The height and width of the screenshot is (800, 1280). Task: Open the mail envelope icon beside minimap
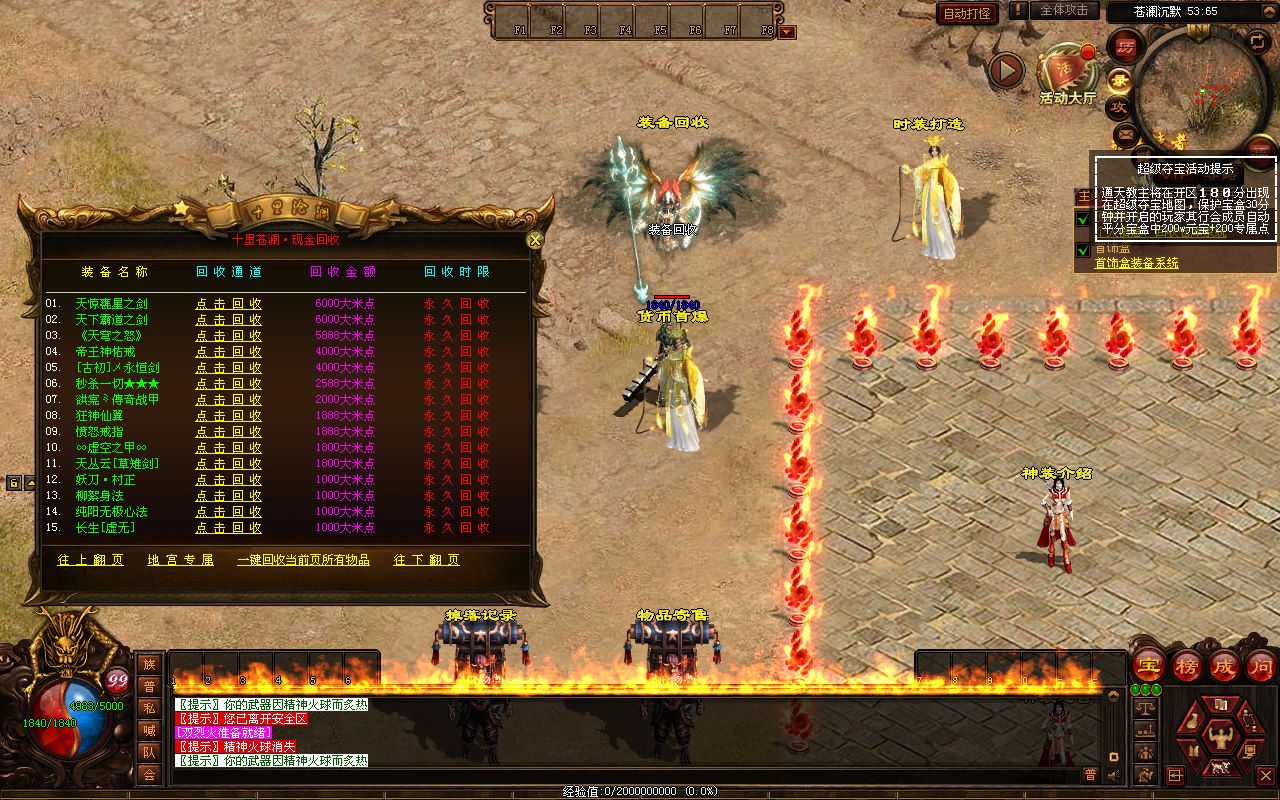tap(1126, 133)
